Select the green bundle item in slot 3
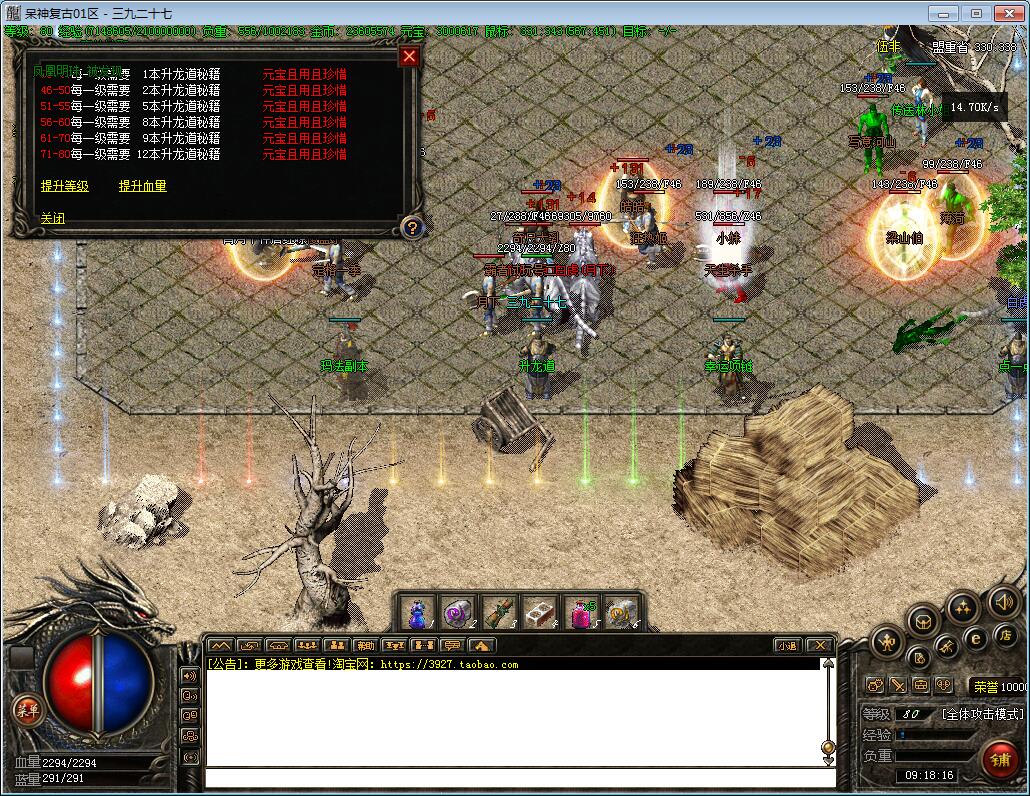The width and height of the screenshot is (1030, 796). [x=499, y=612]
